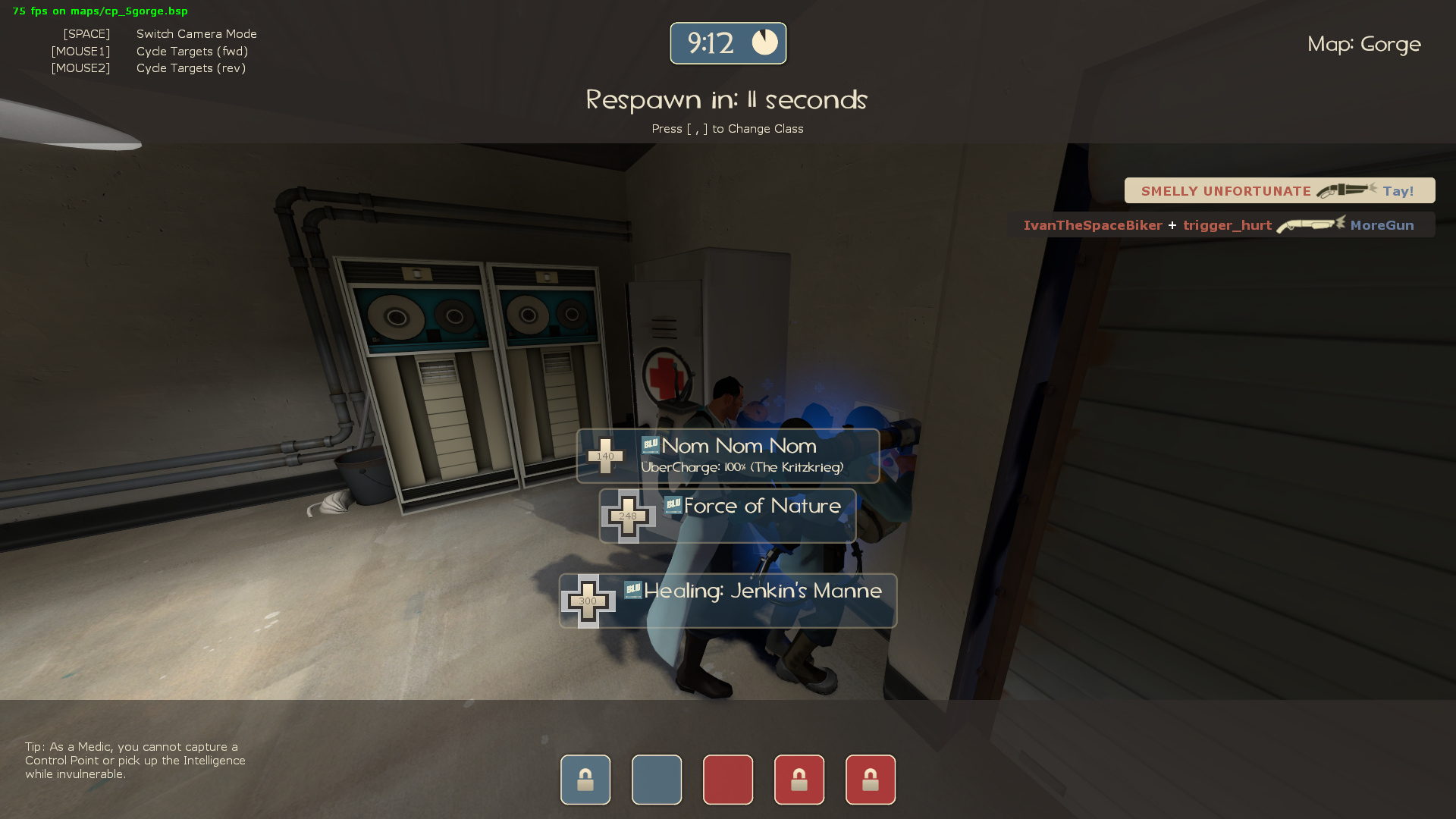This screenshot has width=1456, height=819.
Task: Click the first locked red point icon
Action: (799, 779)
